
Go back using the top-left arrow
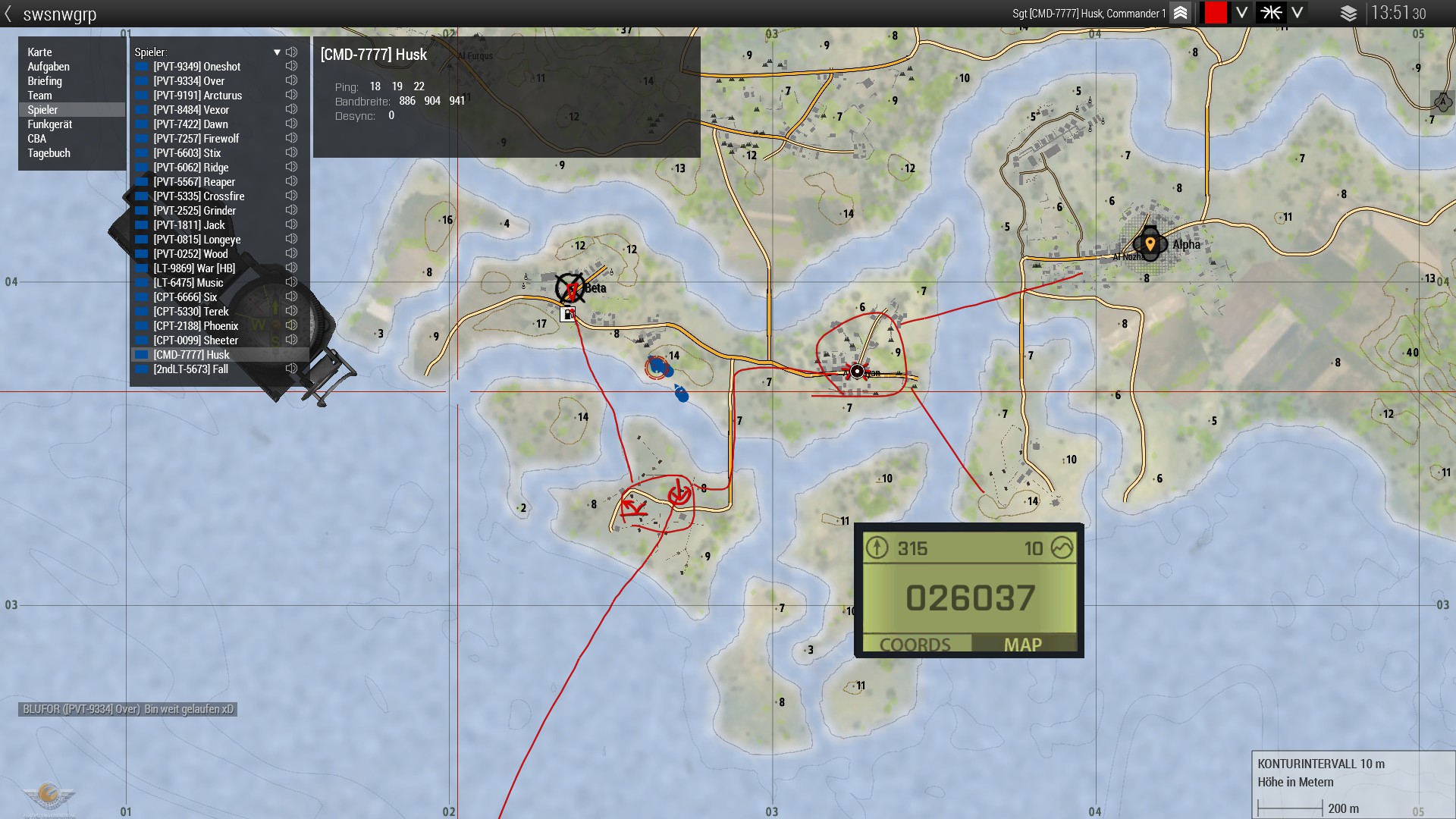pyautogui.click(x=8, y=14)
